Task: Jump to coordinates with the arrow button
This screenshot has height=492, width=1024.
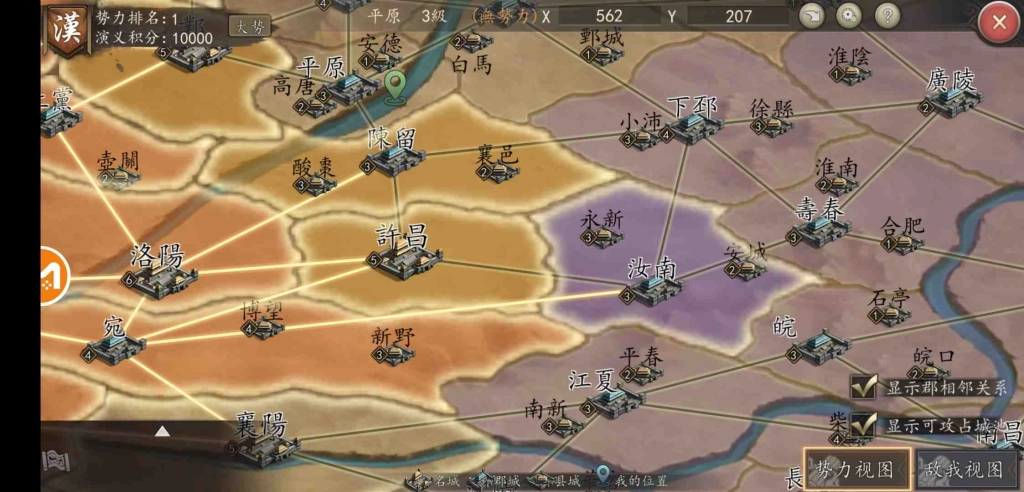Action: click(x=812, y=16)
